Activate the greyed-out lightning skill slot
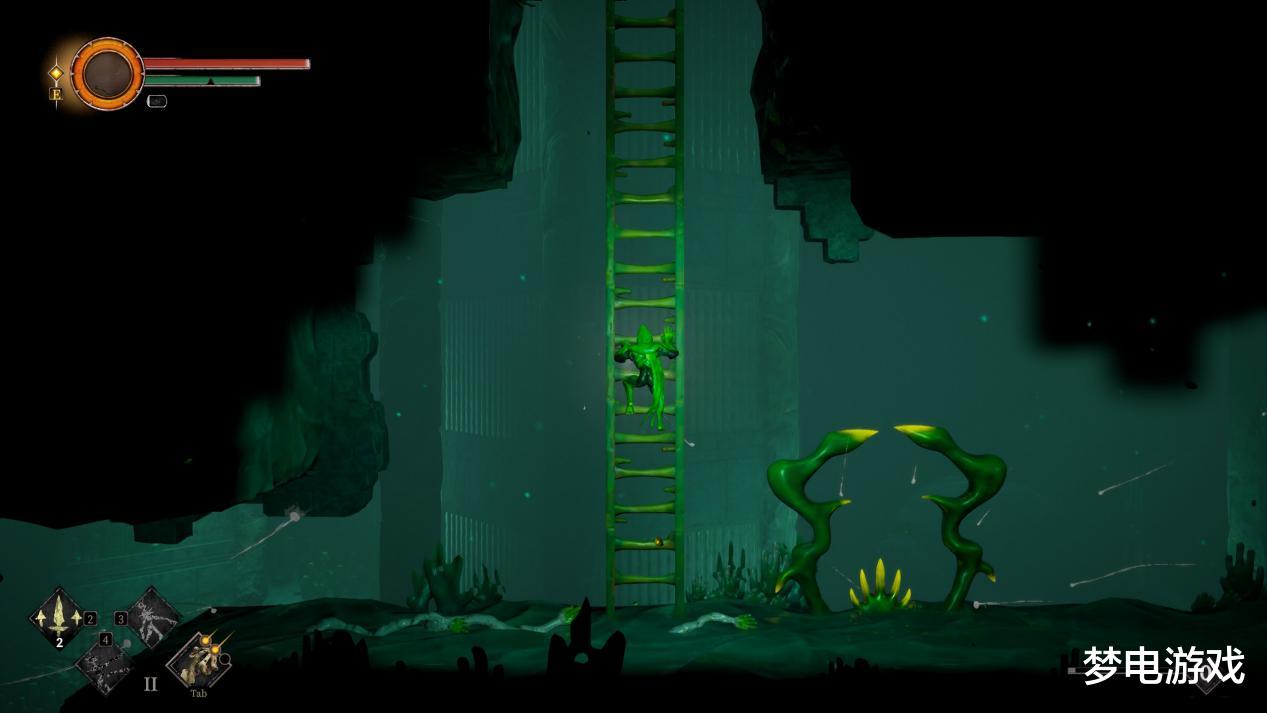 click(154, 616)
